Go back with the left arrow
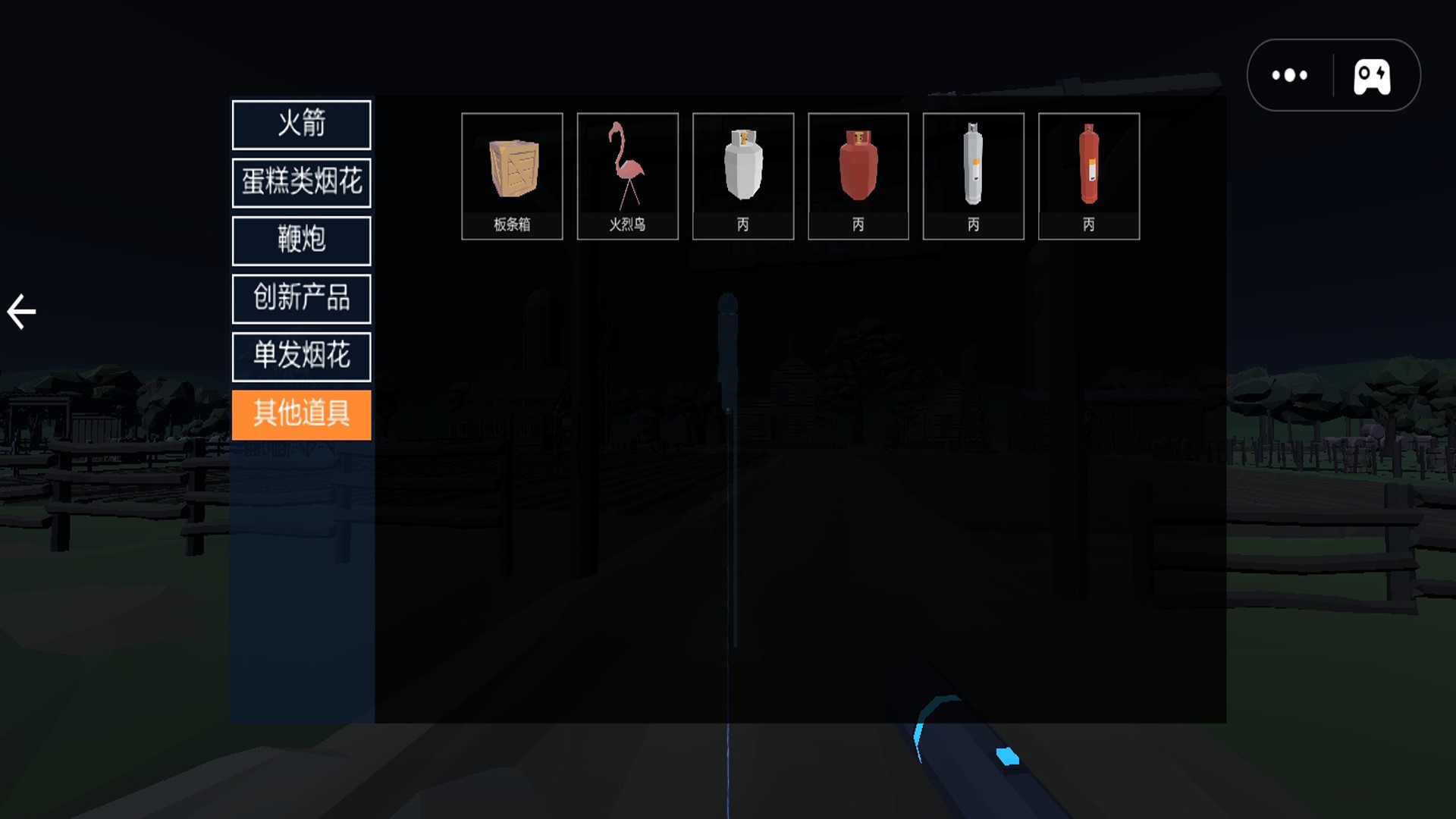The width and height of the screenshot is (1456, 819). pos(21,312)
